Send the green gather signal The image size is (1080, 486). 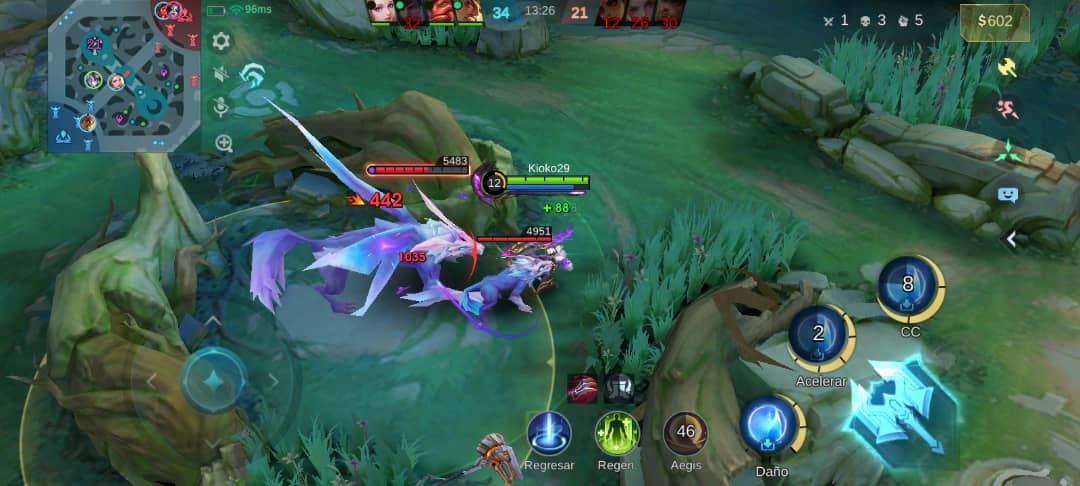(1008, 151)
